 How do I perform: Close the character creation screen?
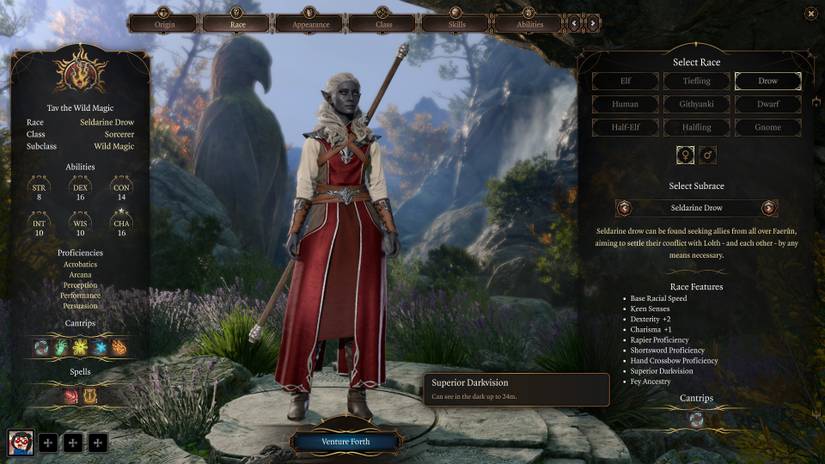click(x=810, y=13)
